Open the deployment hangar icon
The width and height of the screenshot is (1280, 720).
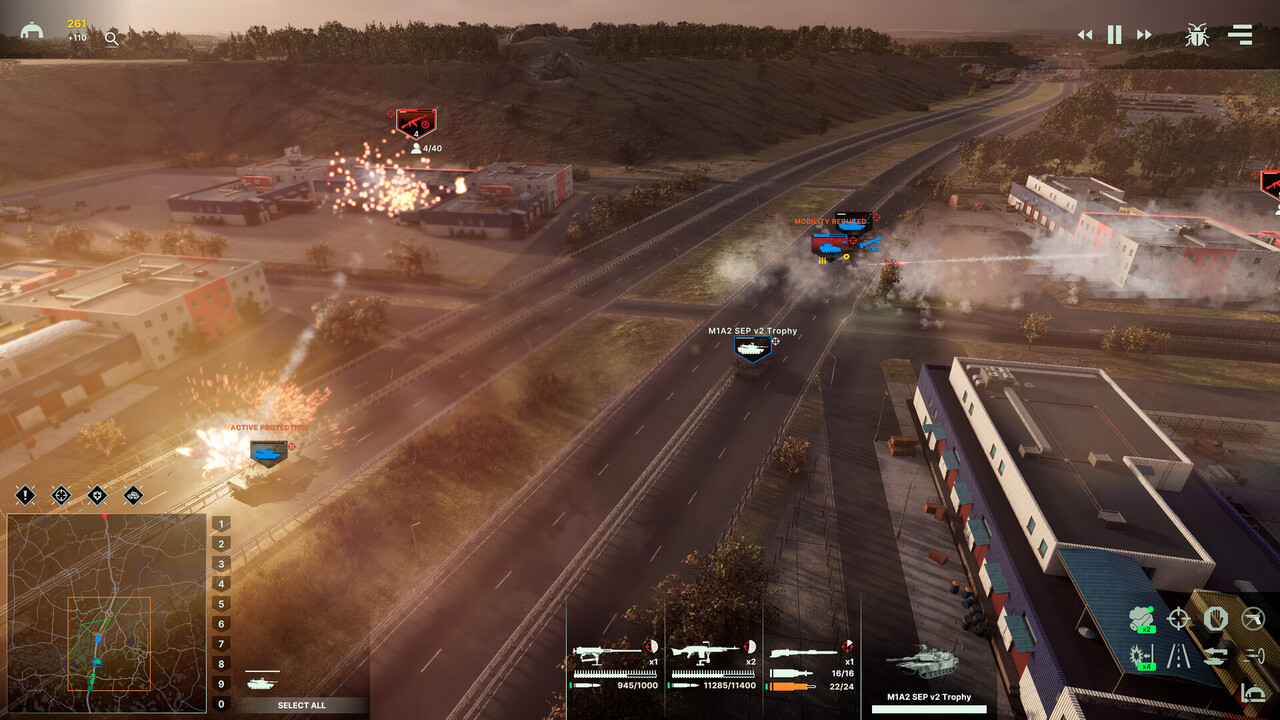pos(32,31)
